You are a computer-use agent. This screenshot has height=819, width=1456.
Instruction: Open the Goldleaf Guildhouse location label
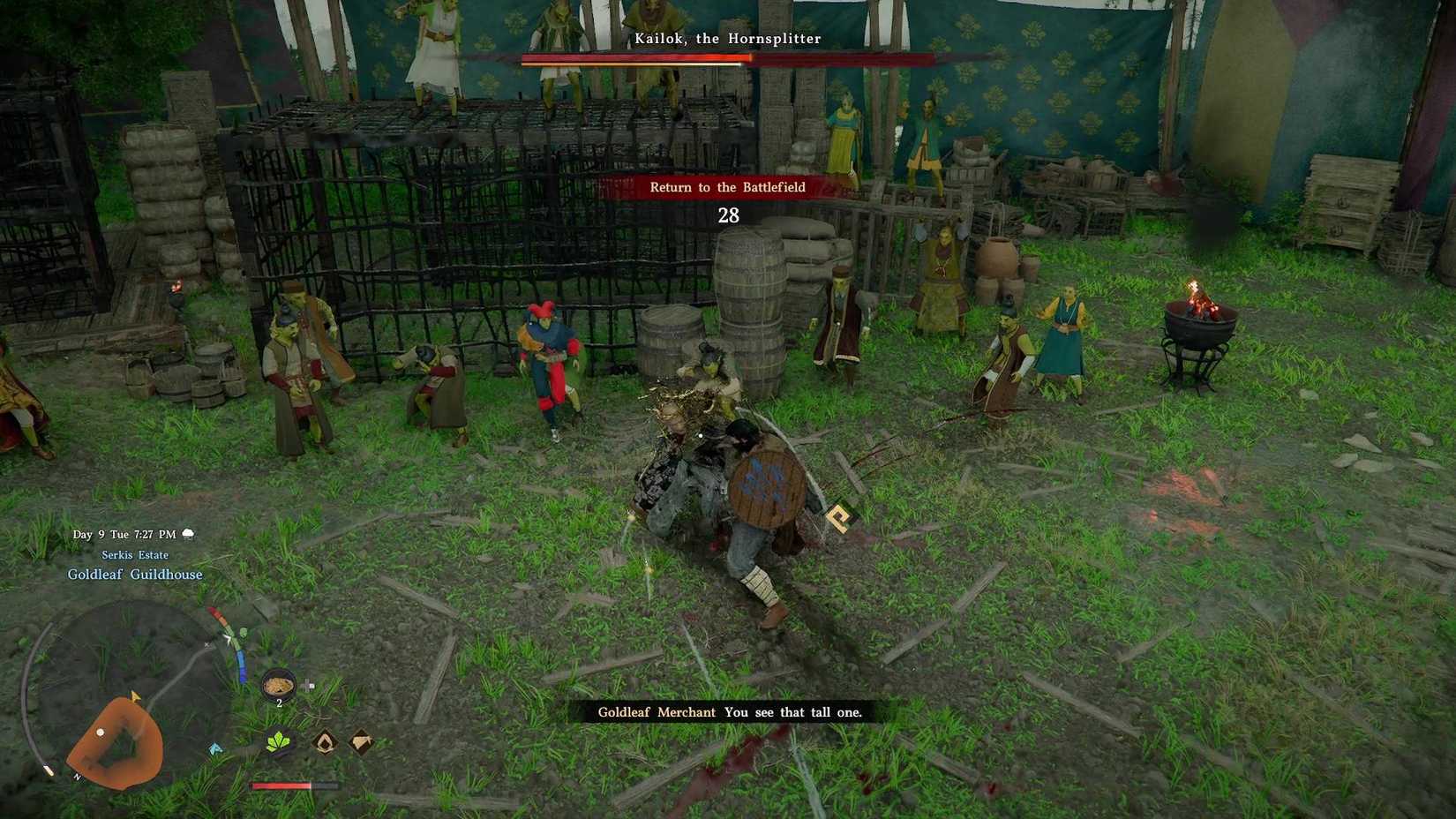tap(135, 574)
